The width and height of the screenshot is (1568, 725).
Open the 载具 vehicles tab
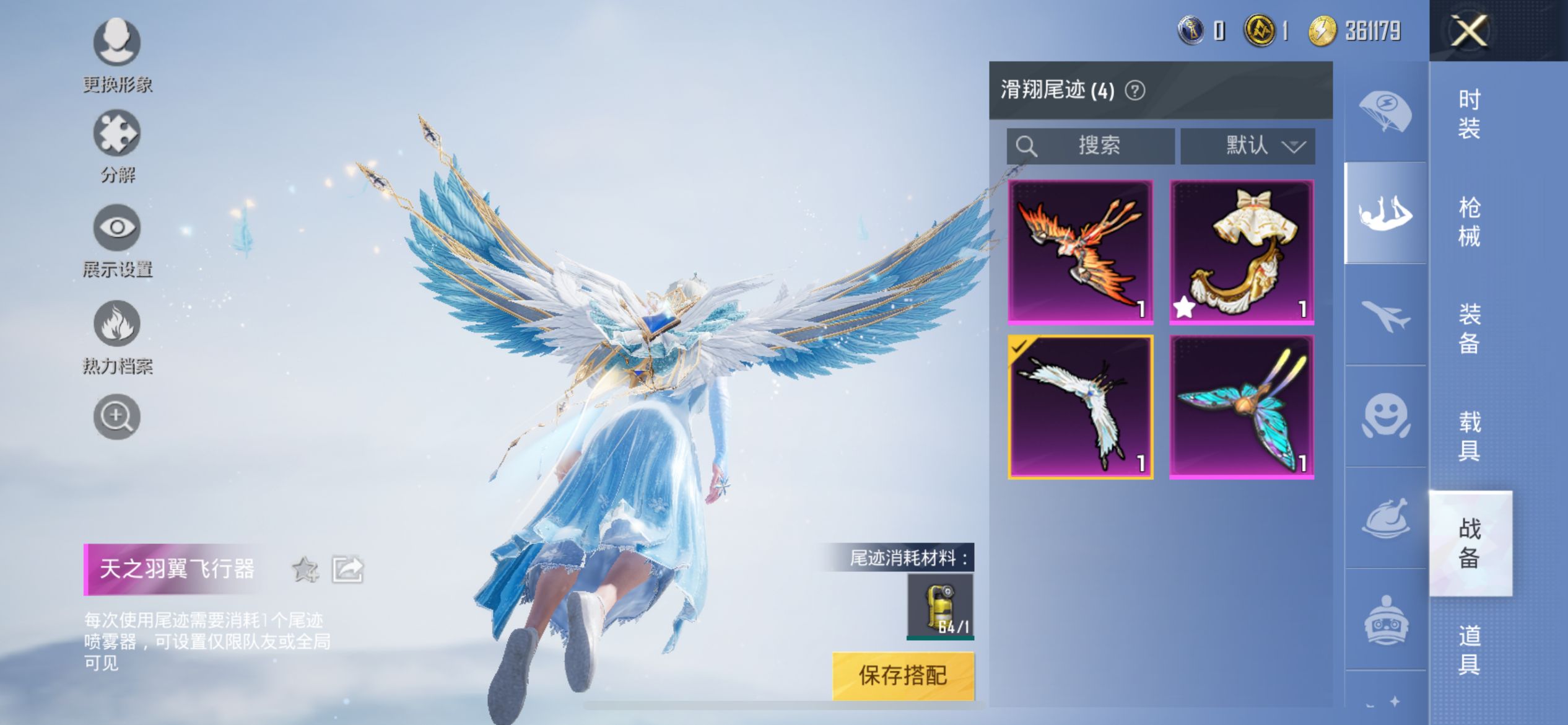[1469, 436]
